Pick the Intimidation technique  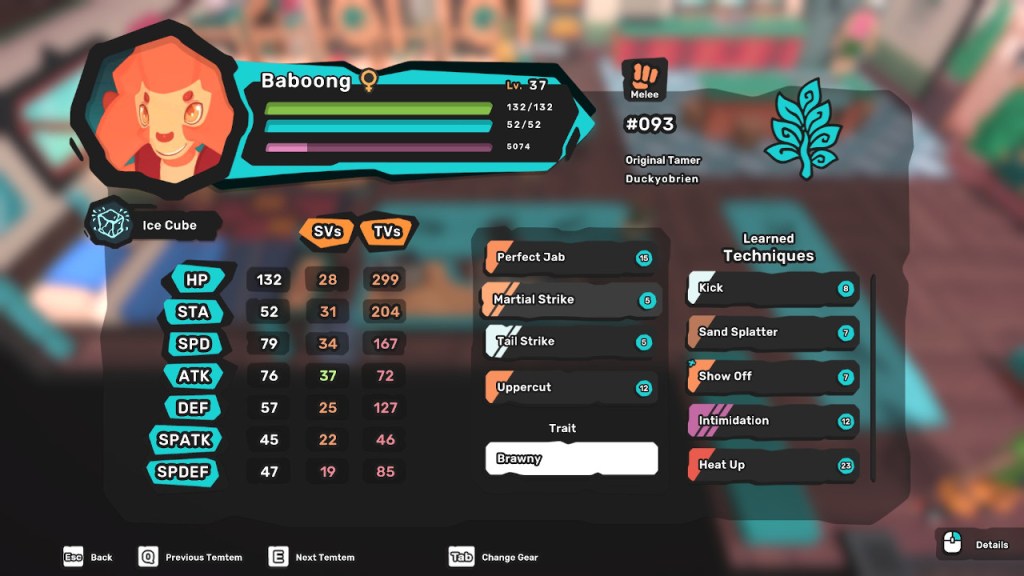pyautogui.click(x=772, y=421)
